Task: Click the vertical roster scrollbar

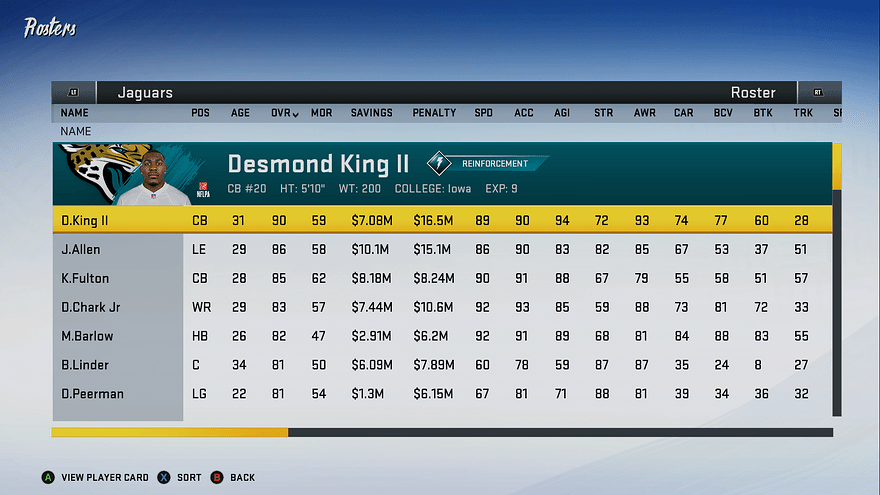Action: coord(837,280)
